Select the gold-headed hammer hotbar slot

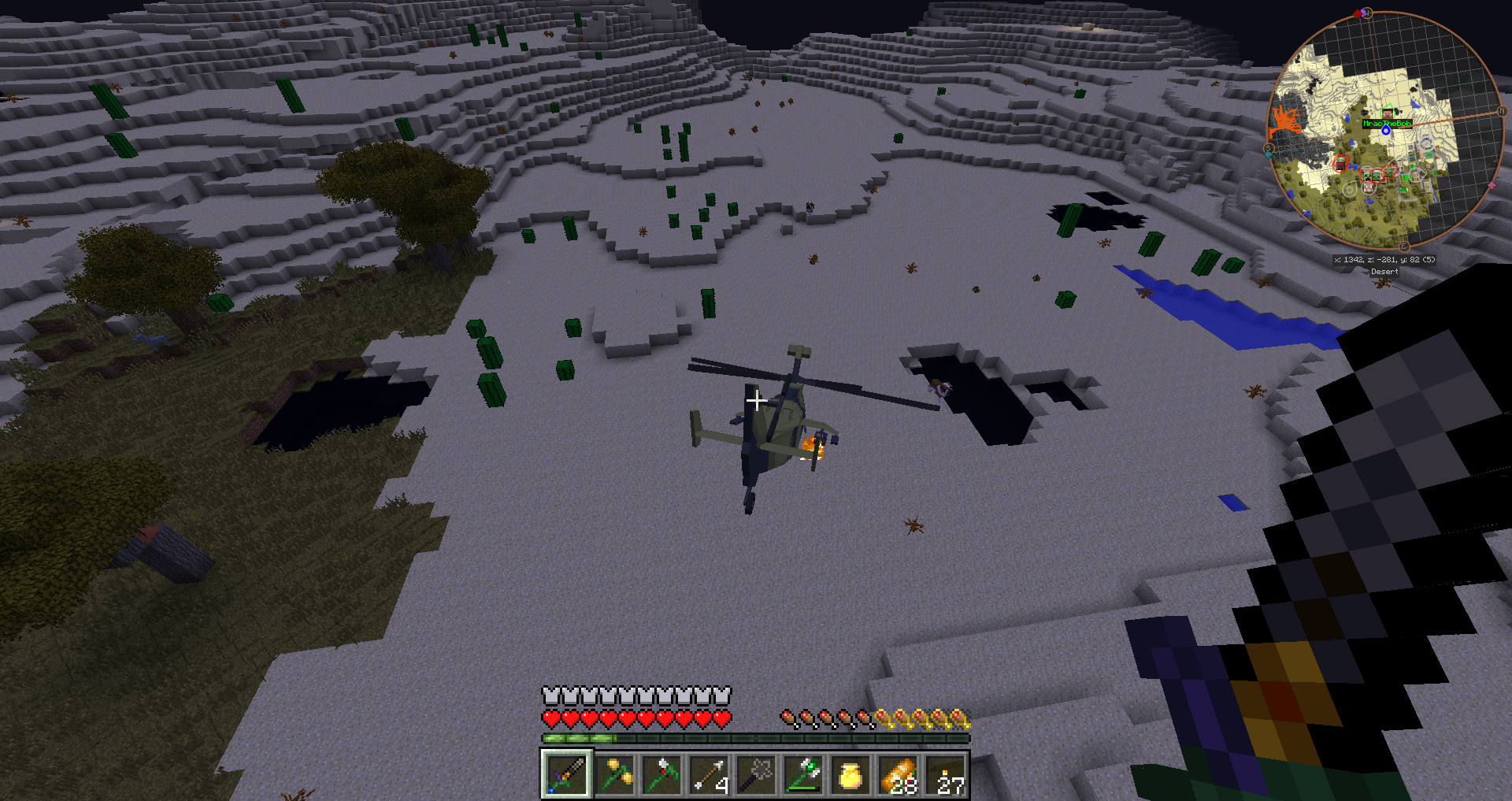[613, 775]
